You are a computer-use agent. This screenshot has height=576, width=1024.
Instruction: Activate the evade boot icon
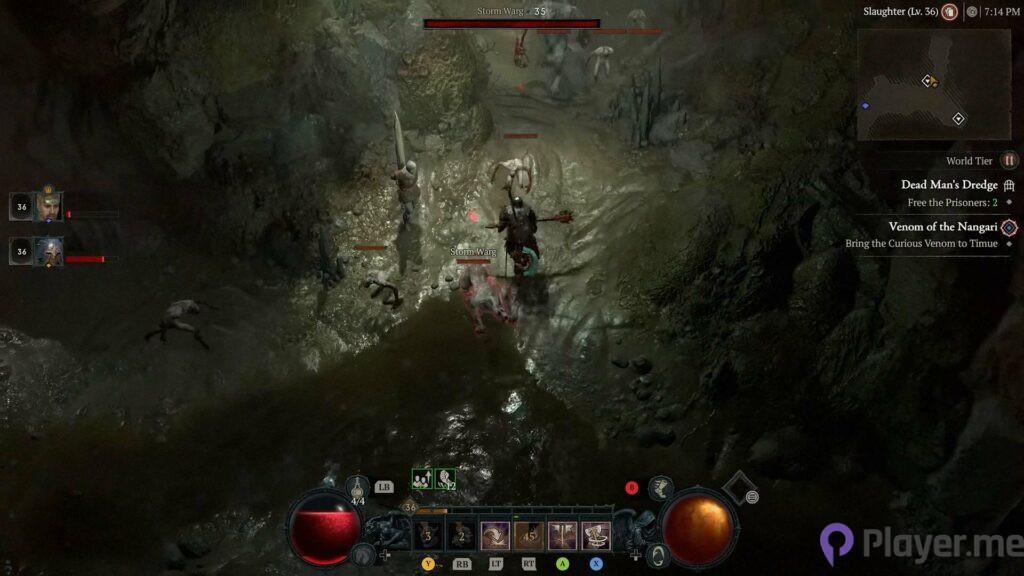tap(660, 488)
